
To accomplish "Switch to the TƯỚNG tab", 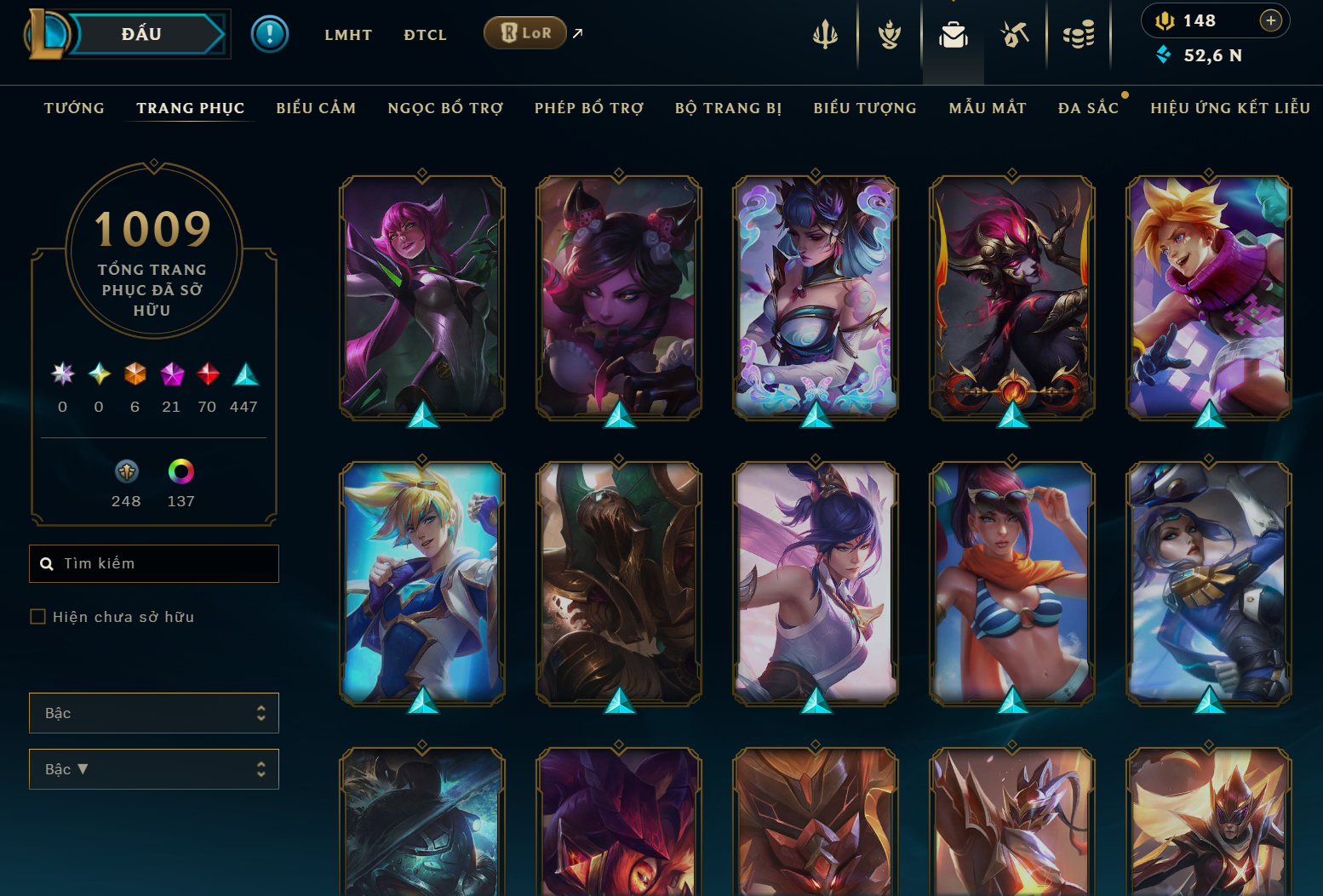I will click(x=73, y=108).
